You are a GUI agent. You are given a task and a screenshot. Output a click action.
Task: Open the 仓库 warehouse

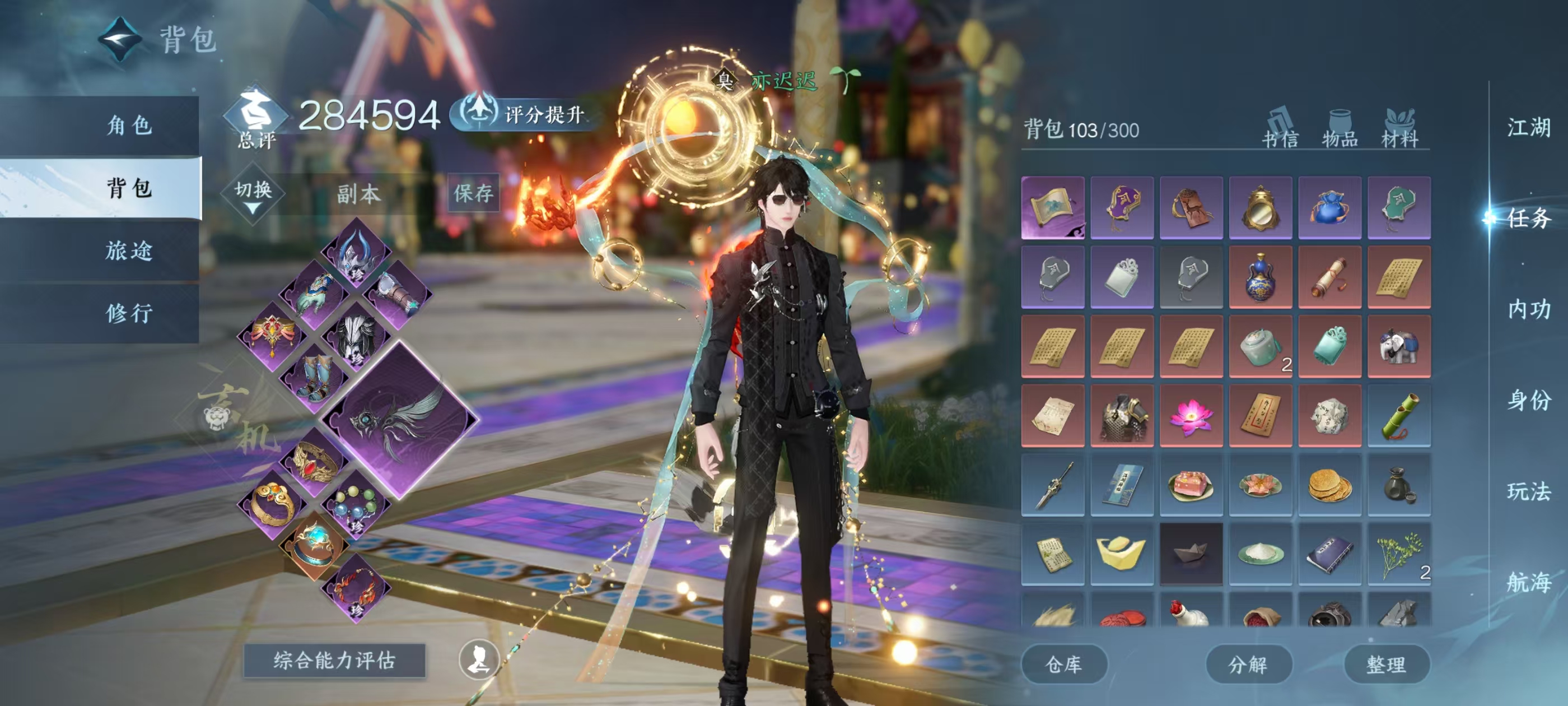pos(1063,664)
